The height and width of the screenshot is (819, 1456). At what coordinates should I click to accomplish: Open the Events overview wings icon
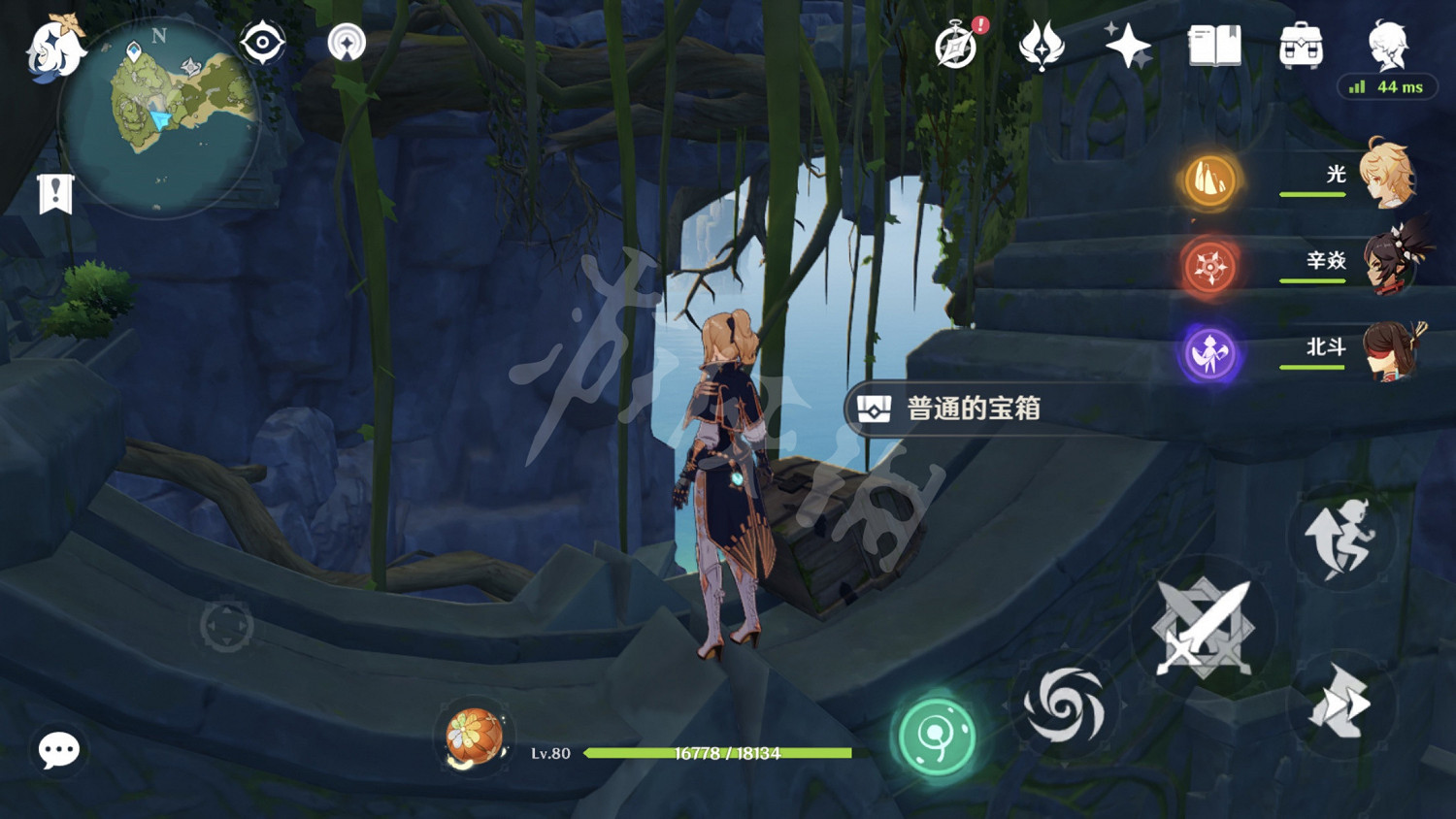(1039, 44)
